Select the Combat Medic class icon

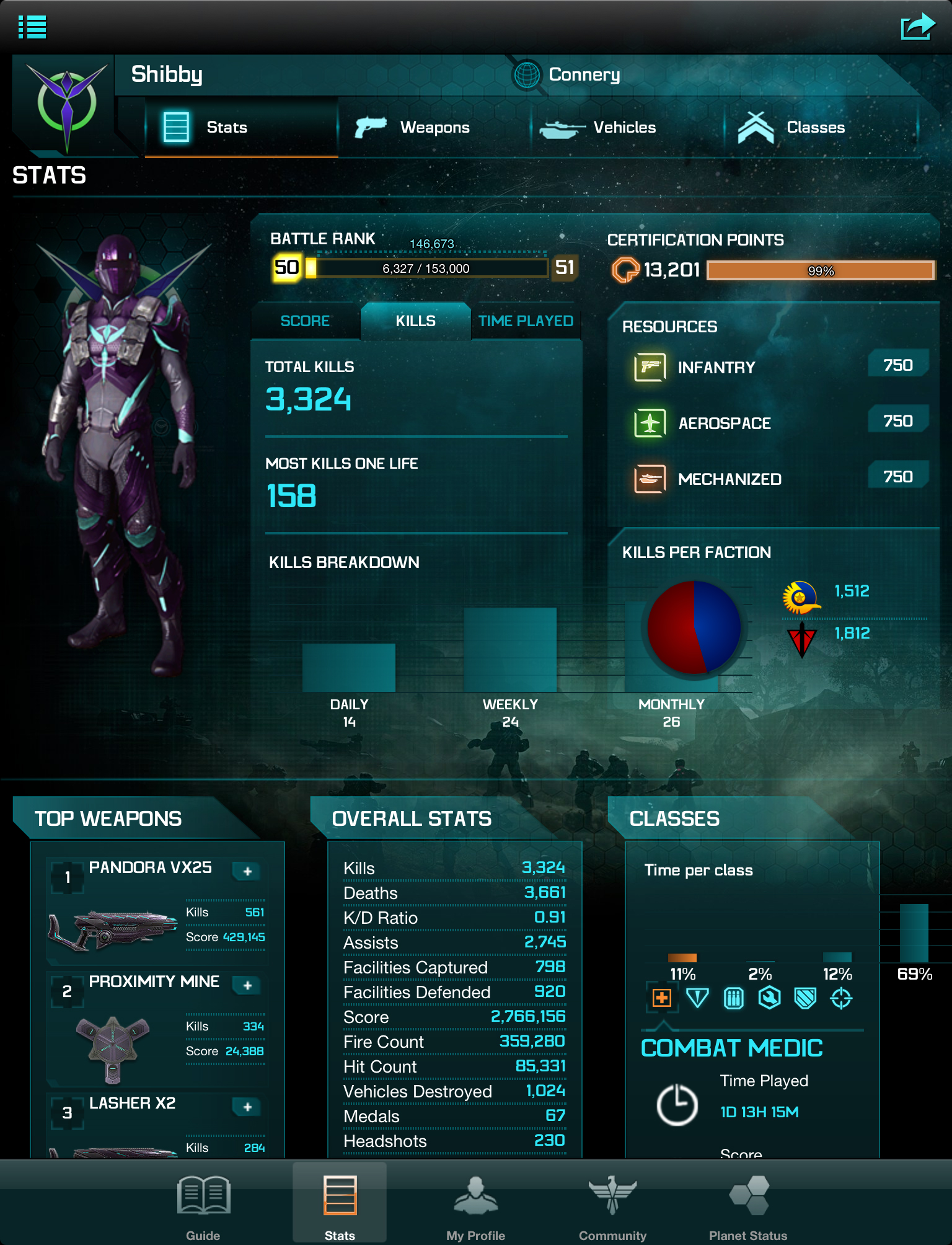tap(662, 998)
